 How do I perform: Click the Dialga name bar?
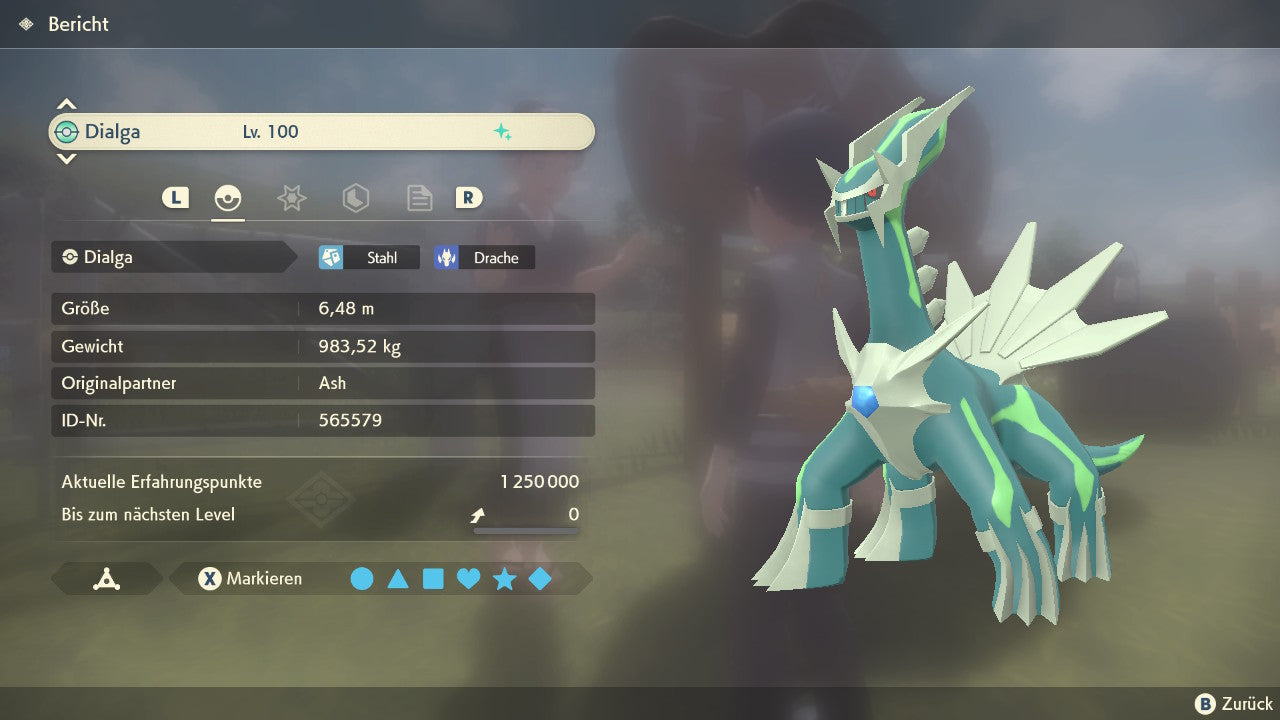click(321, 132)
